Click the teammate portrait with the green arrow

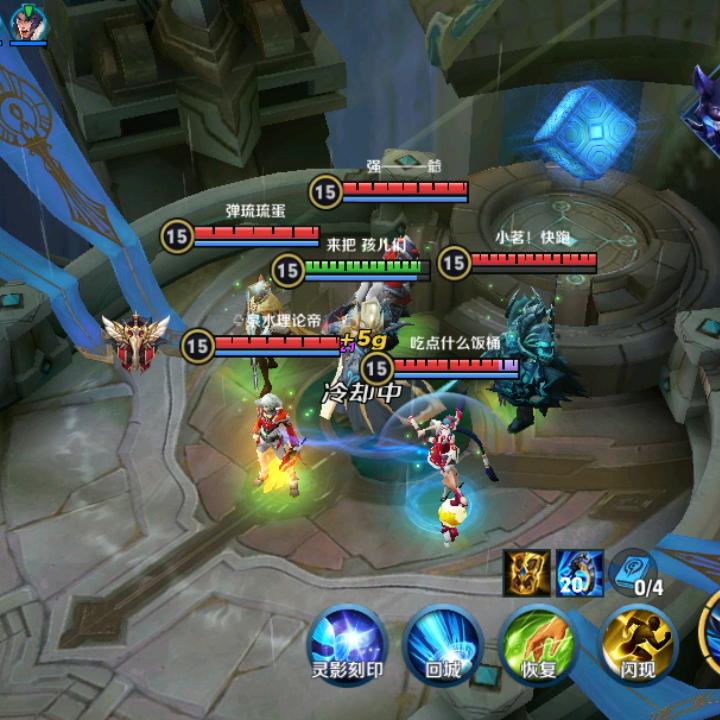coord(29,22)
